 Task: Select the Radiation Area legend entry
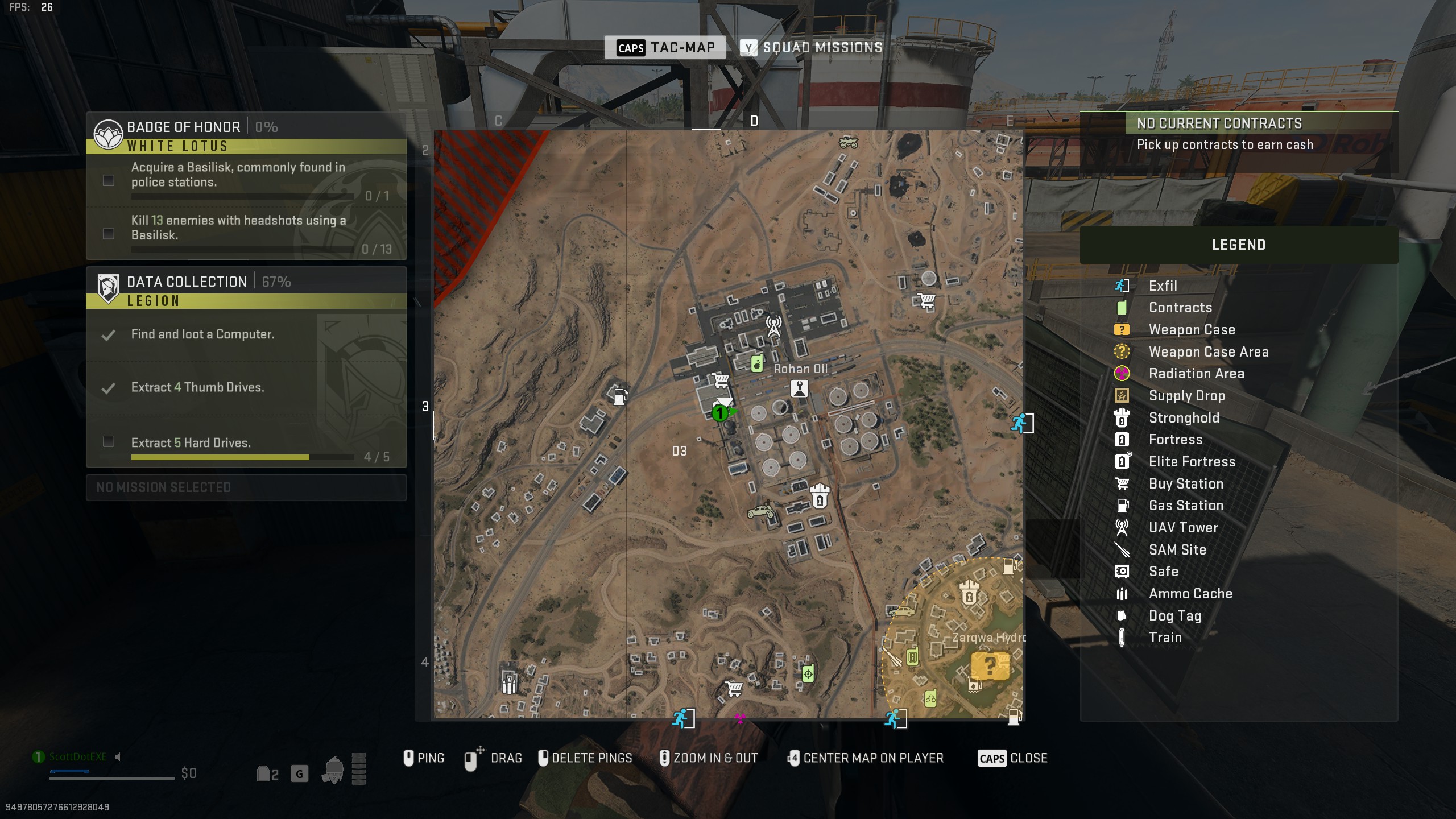click(1196, 374)
